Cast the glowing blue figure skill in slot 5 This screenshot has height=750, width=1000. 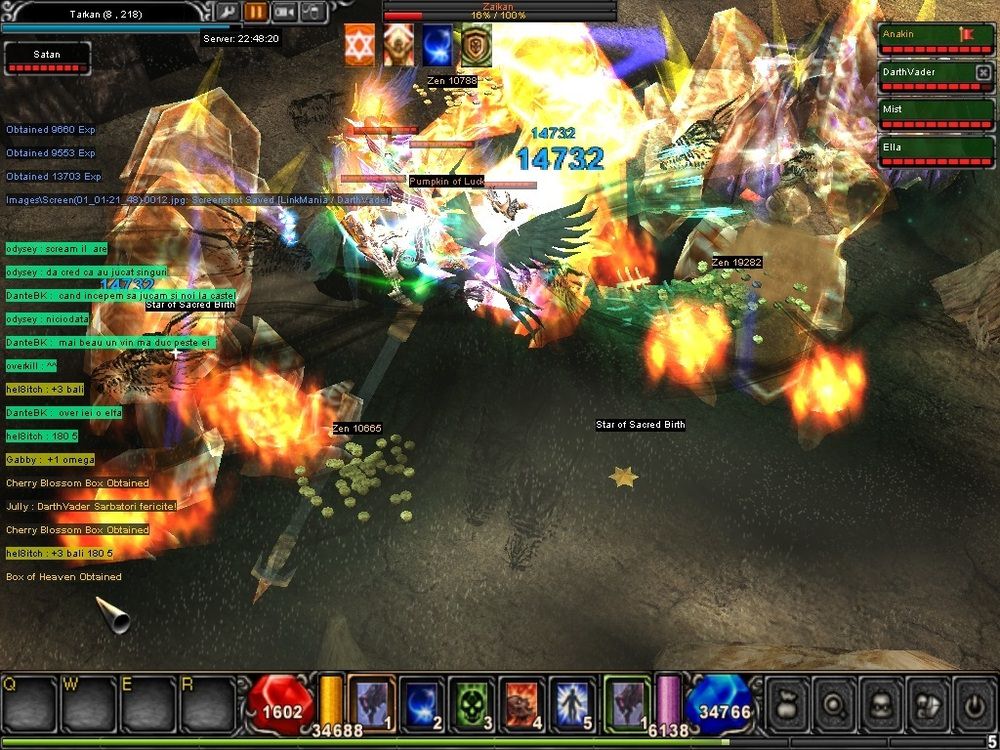(570, 703)
